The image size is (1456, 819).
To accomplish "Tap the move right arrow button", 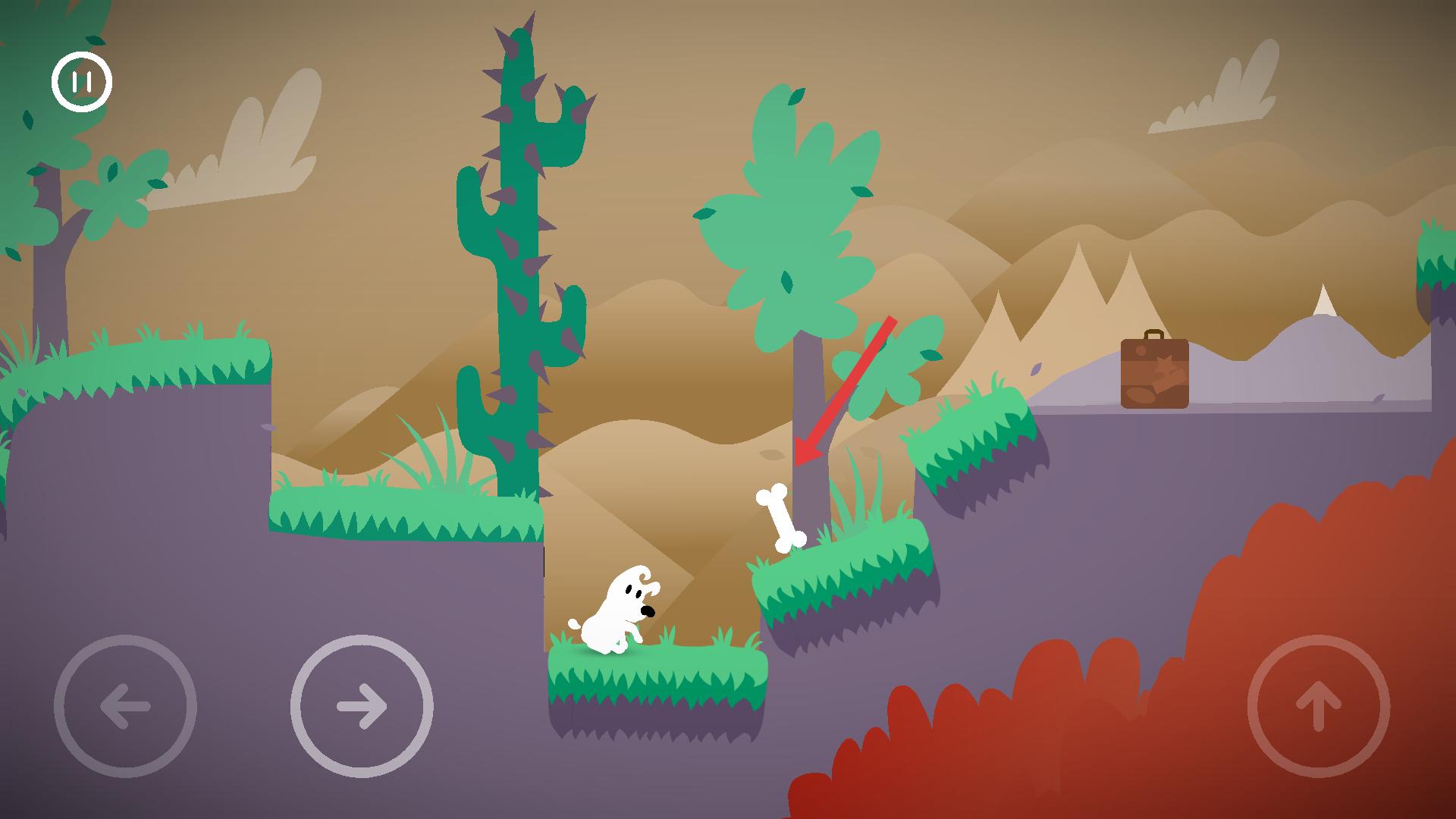I will 362,706.
